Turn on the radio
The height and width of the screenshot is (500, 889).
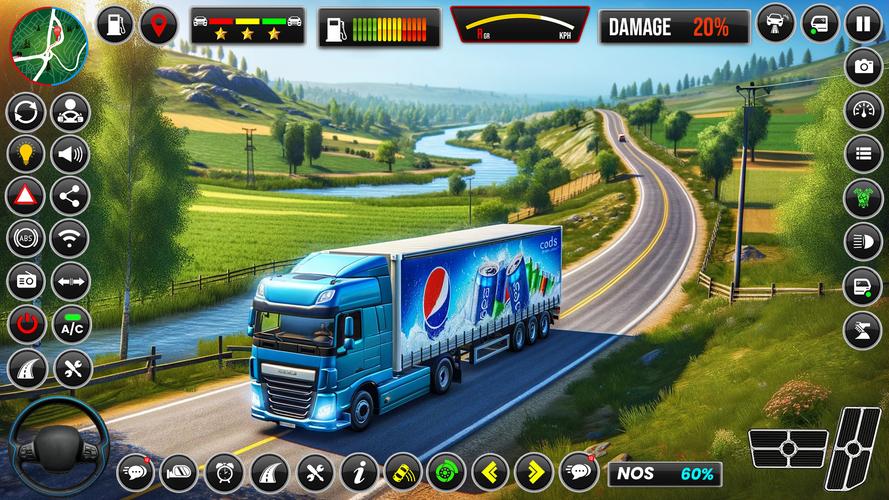coord(26,282)
